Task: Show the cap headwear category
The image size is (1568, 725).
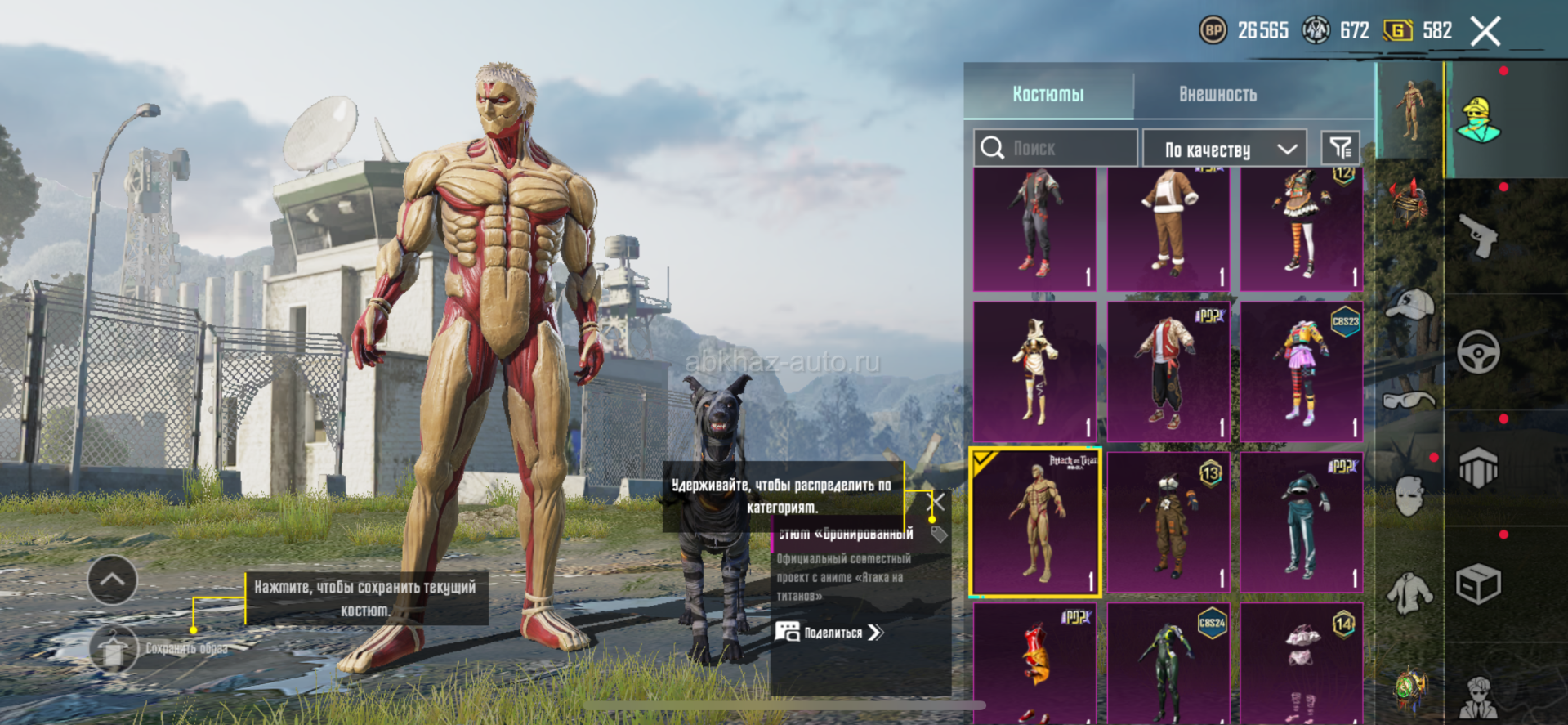Action: [x=1410, y=304]
